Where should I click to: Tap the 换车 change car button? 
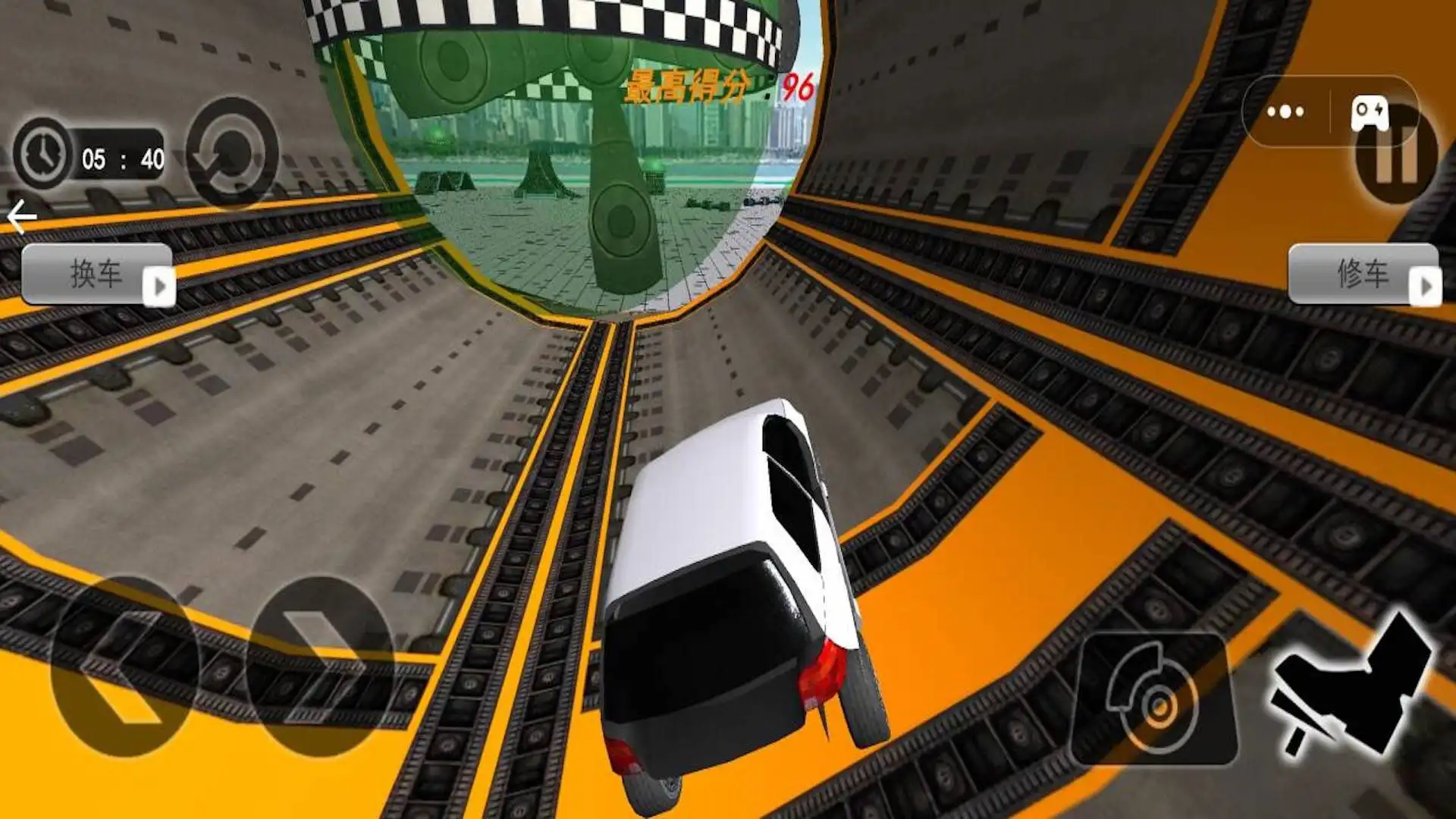(97, 275)
